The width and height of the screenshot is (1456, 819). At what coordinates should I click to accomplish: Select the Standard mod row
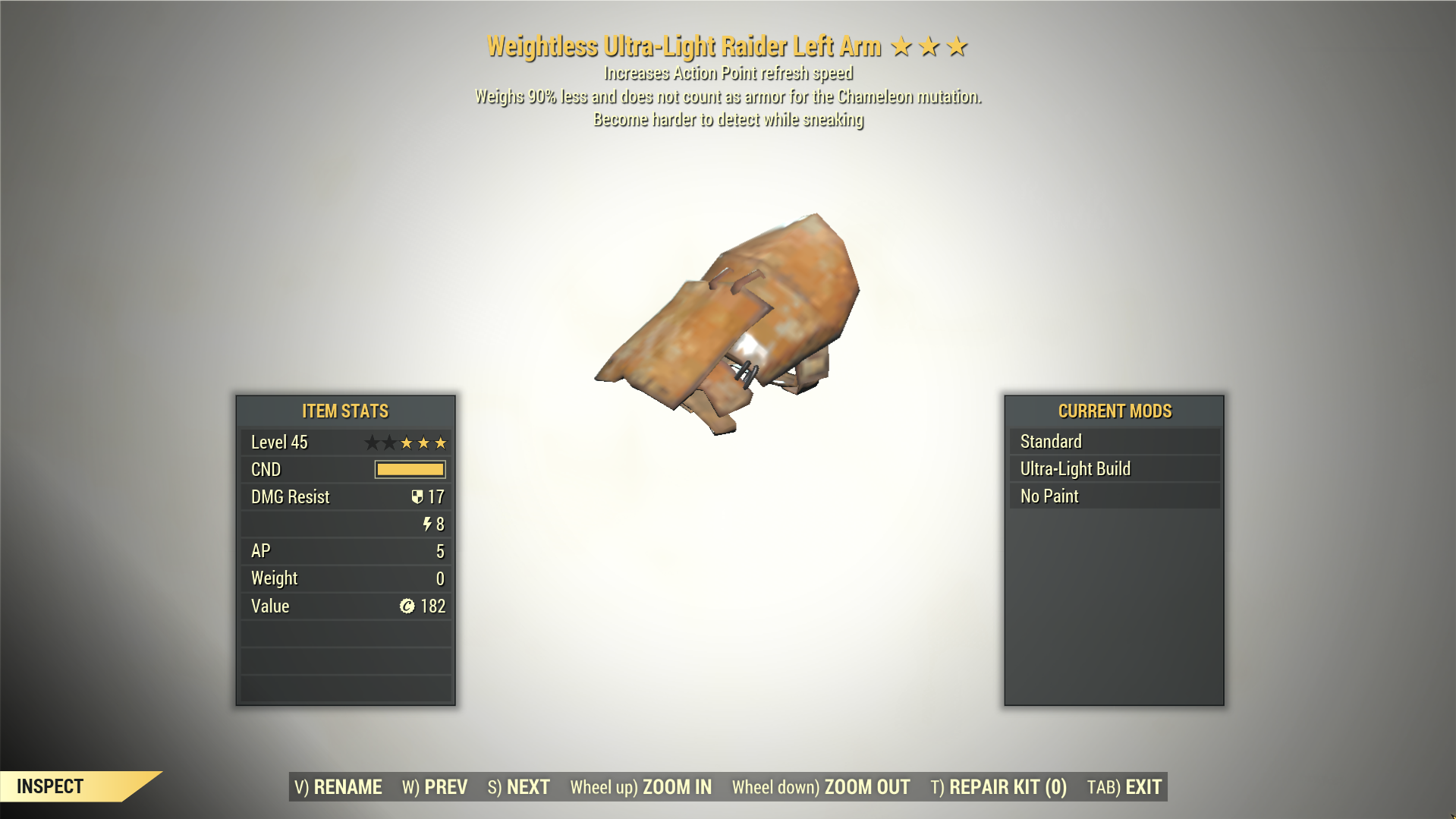(x=1114, y=442)
